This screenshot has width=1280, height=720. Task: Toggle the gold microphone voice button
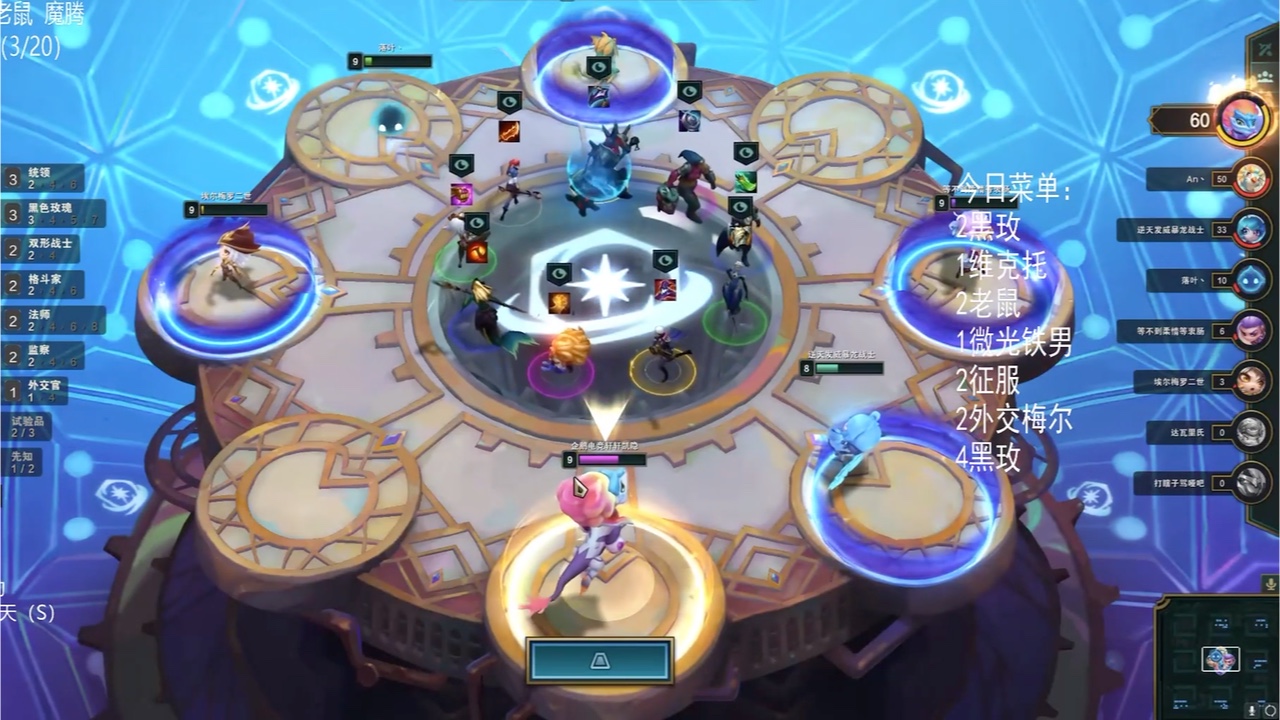click(x=1270, y=584)
